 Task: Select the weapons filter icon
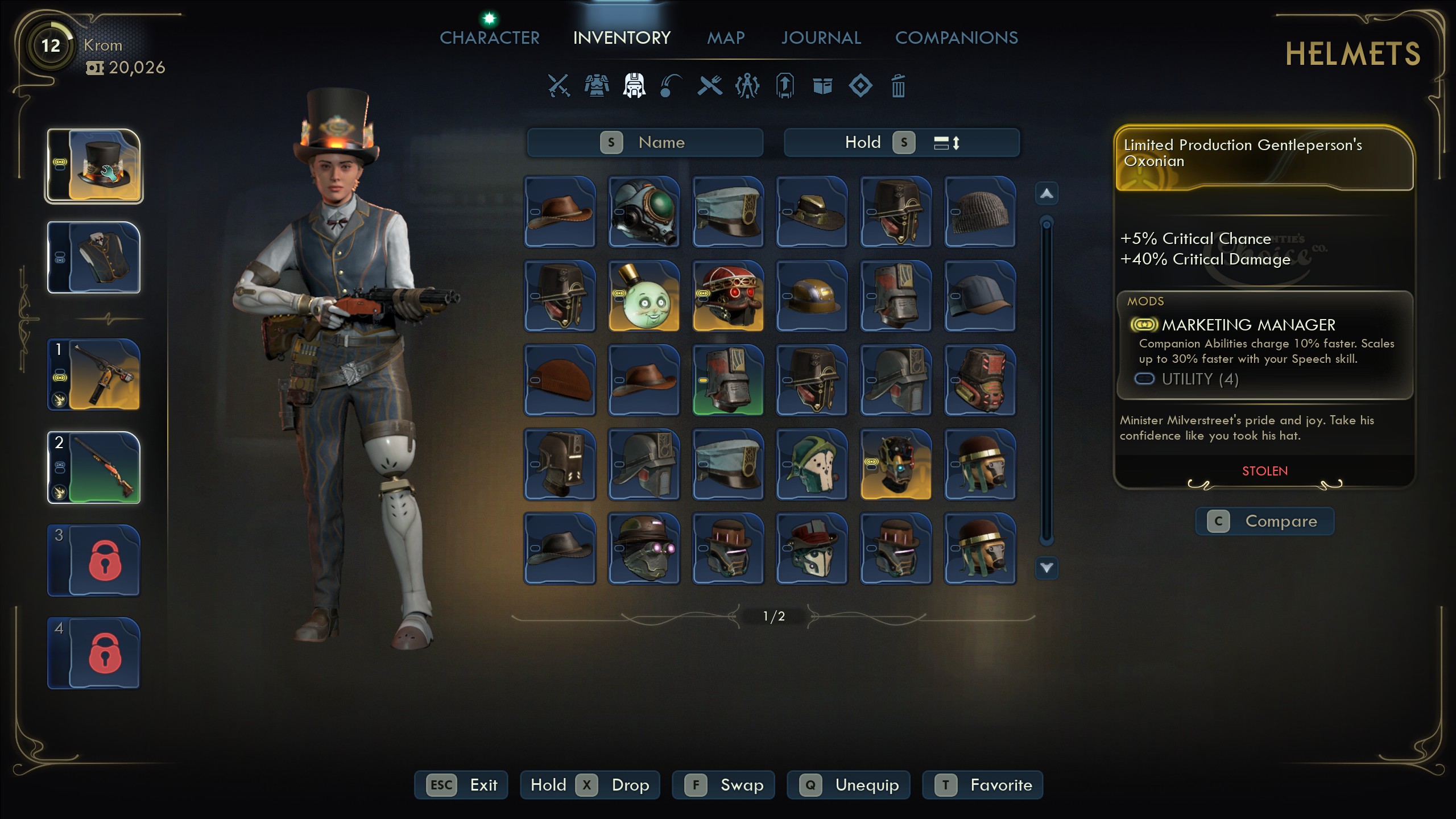(x=557, y=86)
